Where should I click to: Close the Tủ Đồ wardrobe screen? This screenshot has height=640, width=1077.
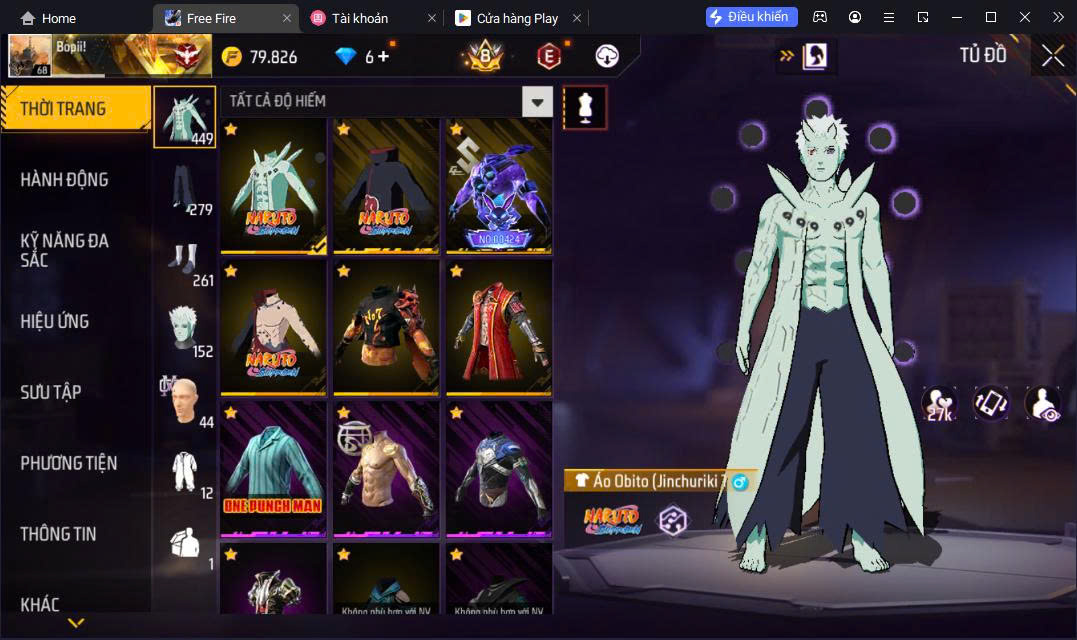coord(1052,56)
